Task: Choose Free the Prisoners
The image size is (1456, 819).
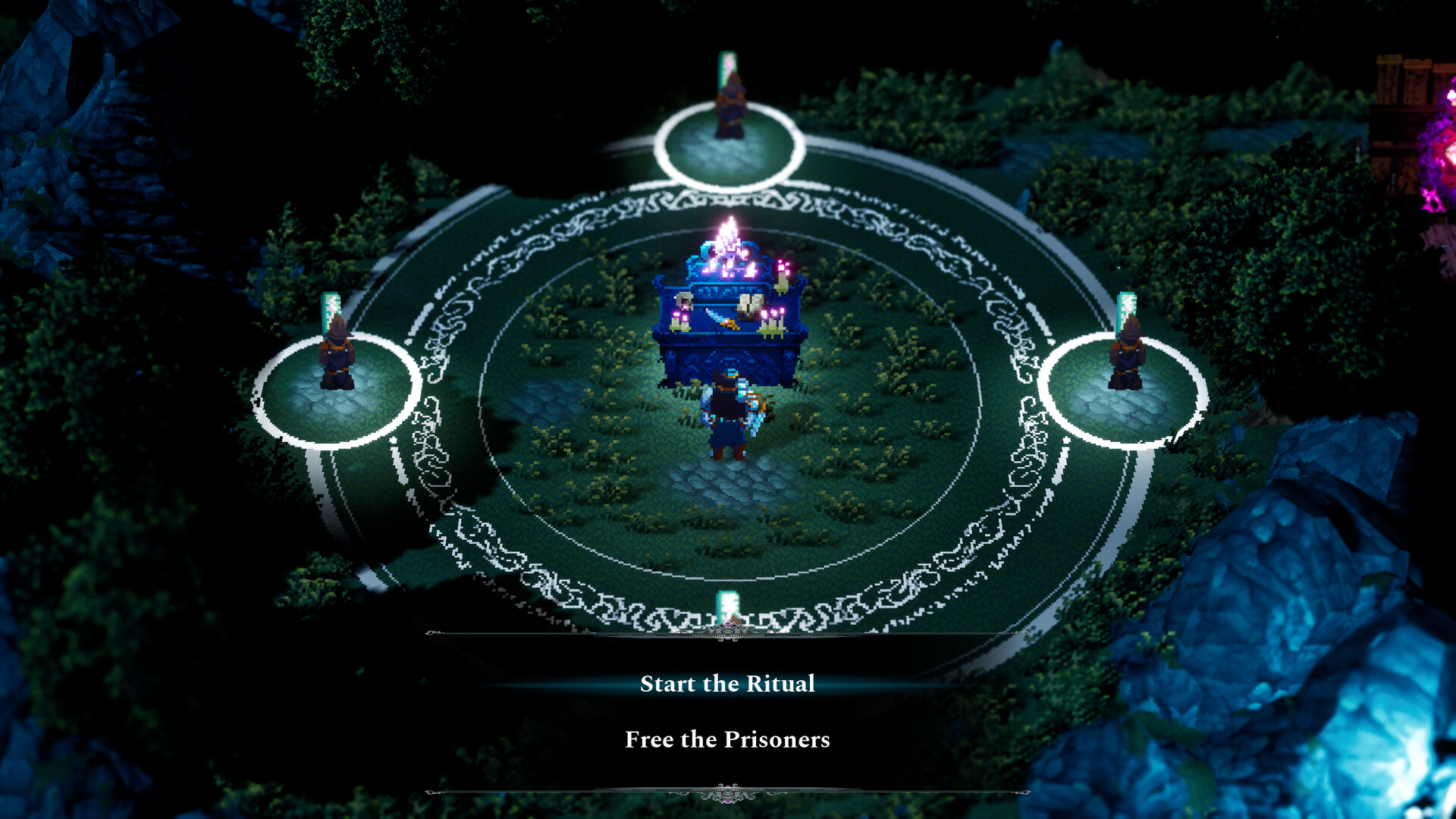Action: coord(728,739)
